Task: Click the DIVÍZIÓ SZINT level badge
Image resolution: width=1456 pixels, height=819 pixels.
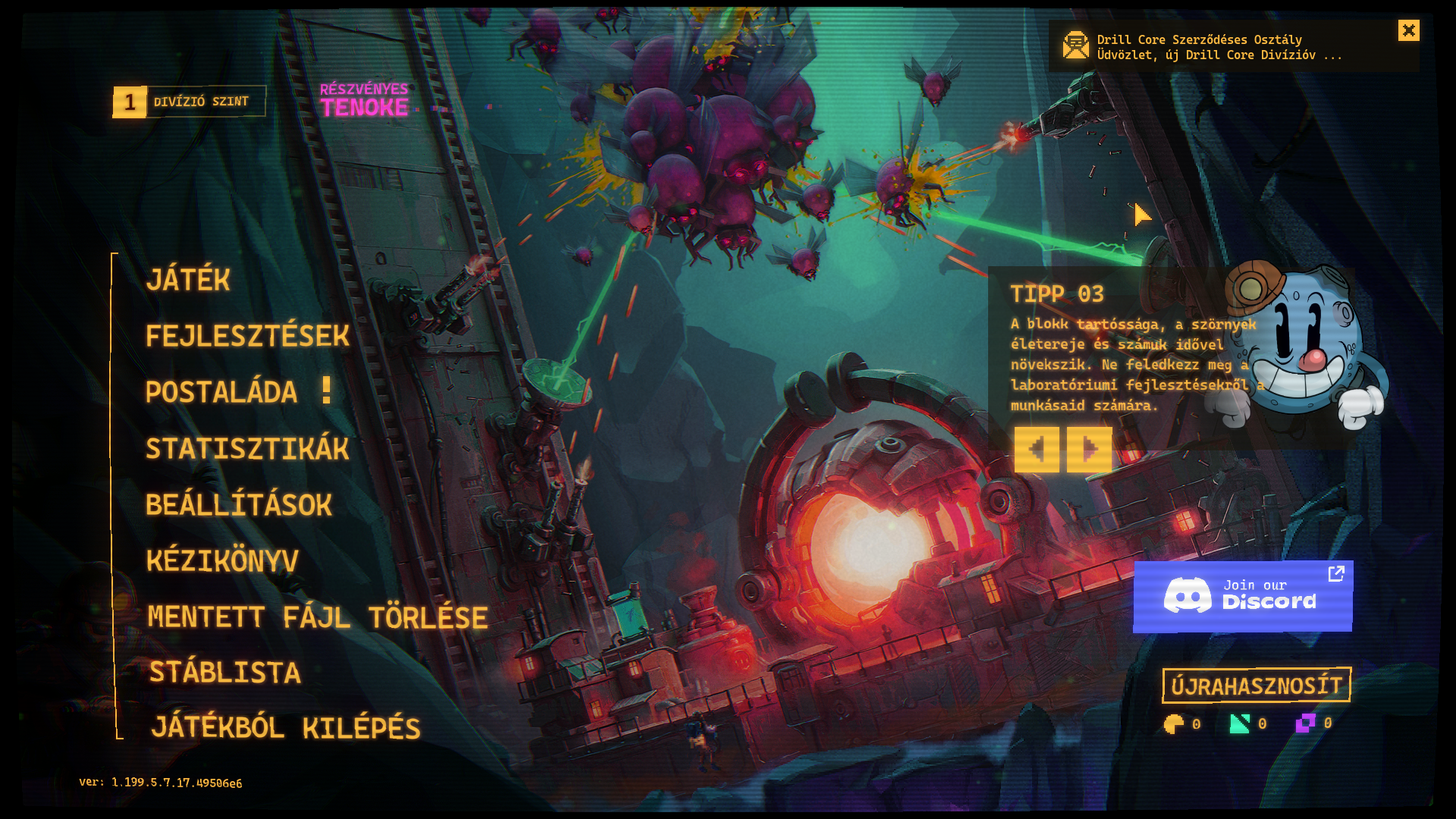Action: (189, 102)
